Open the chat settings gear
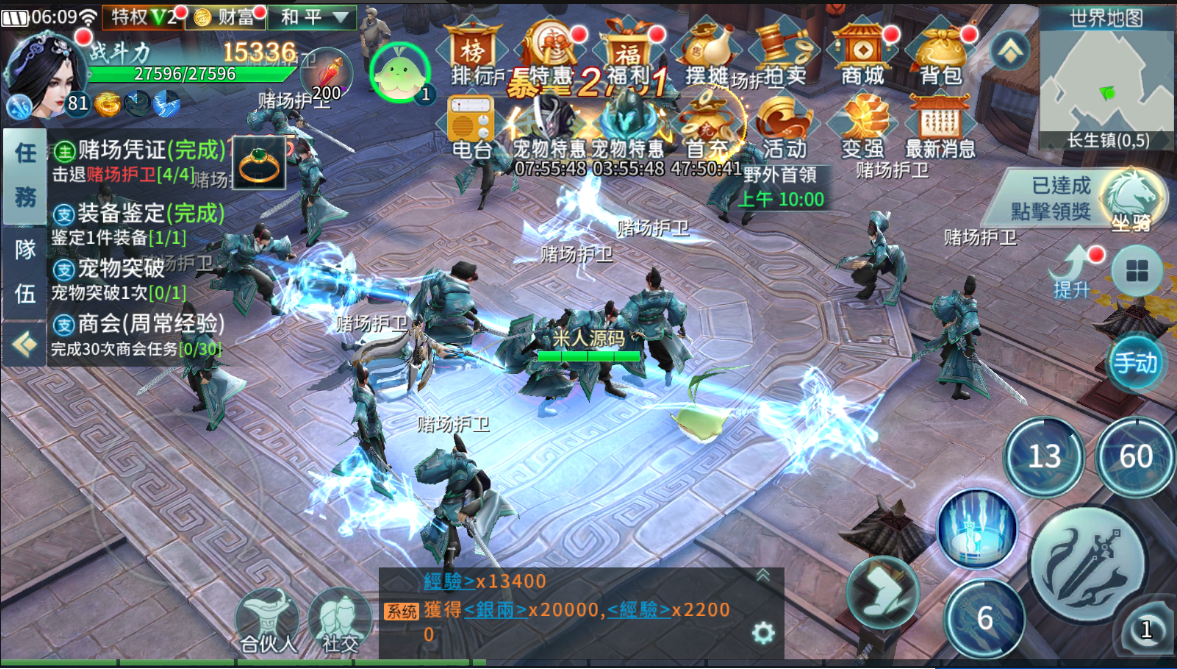Viewport: 1177px width, 669px height. (763, 632)
